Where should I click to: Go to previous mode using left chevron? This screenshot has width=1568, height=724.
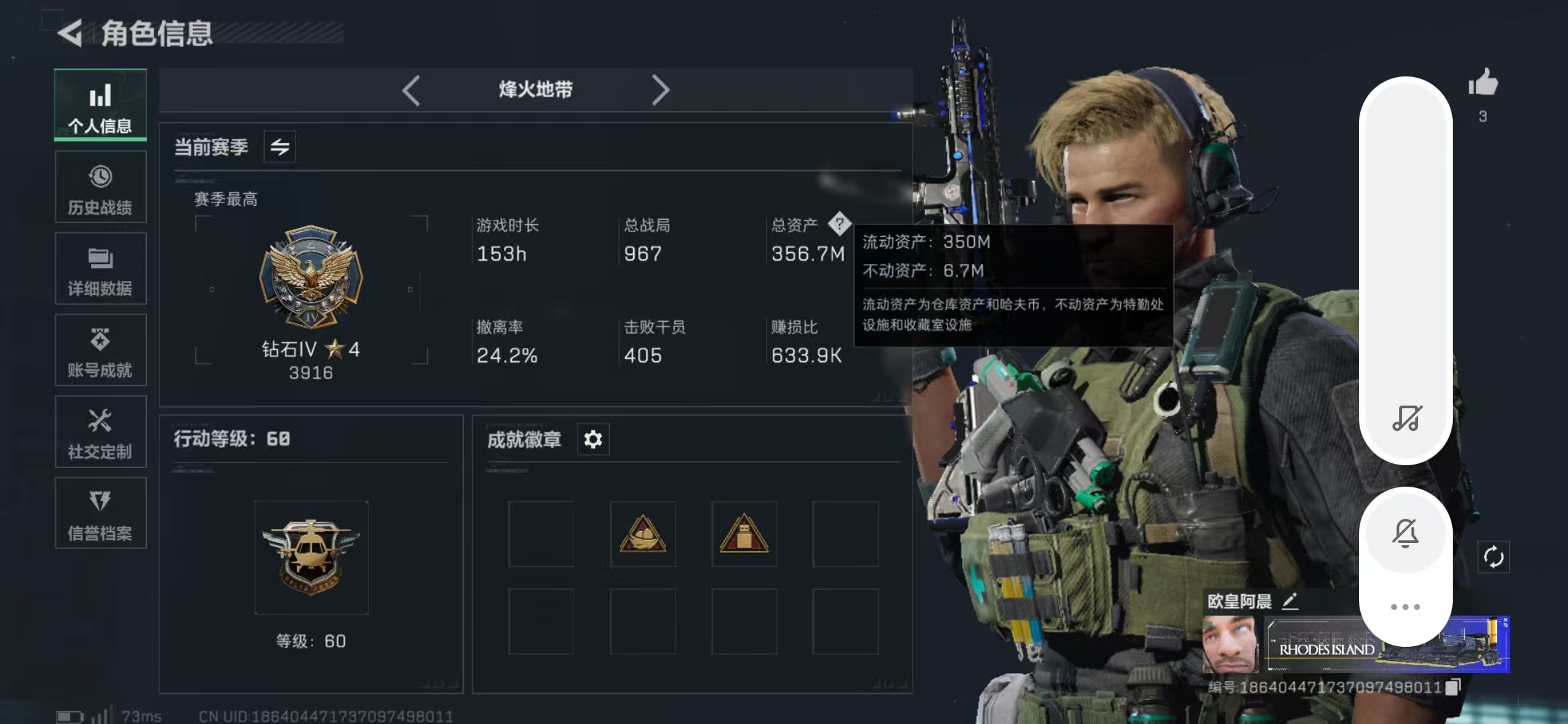[411, 89]
